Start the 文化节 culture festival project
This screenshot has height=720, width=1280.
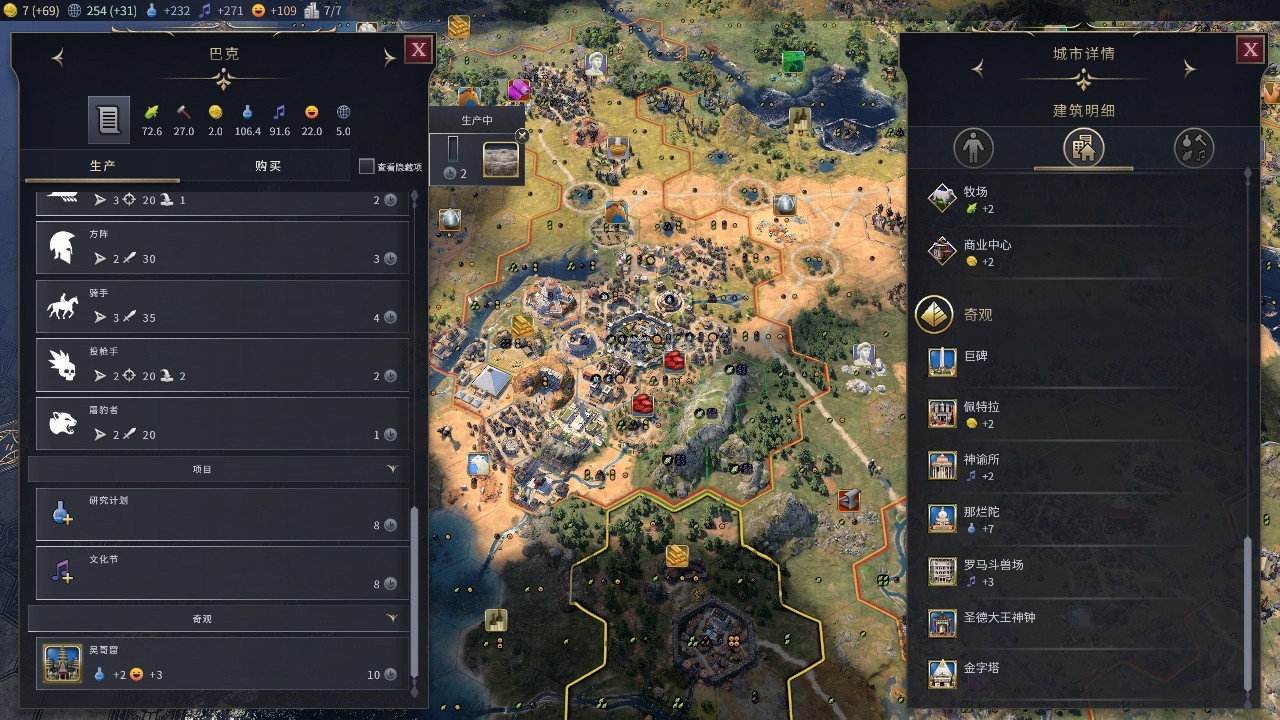(222, 573)
